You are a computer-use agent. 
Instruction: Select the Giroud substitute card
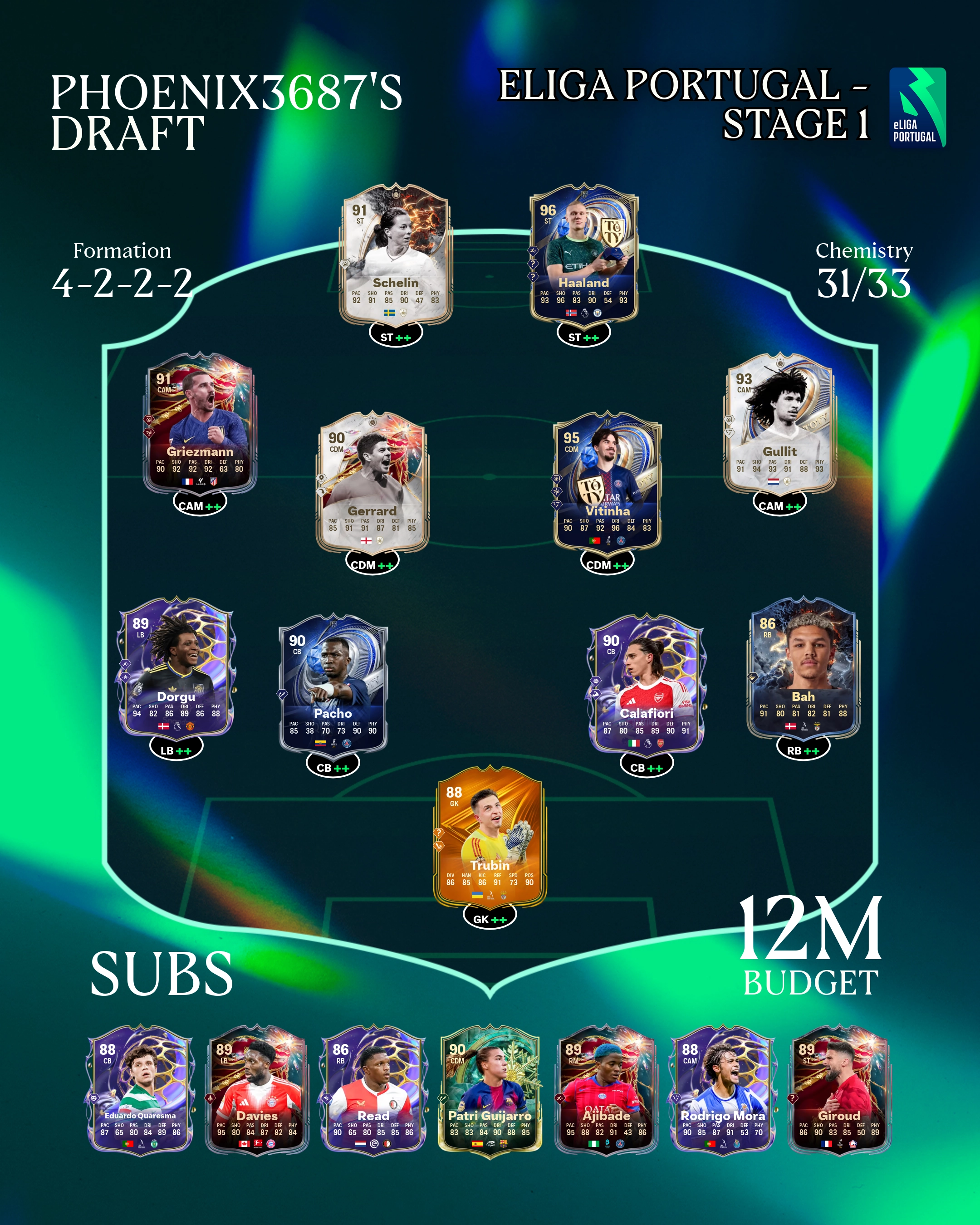[x=839, y=1090]
